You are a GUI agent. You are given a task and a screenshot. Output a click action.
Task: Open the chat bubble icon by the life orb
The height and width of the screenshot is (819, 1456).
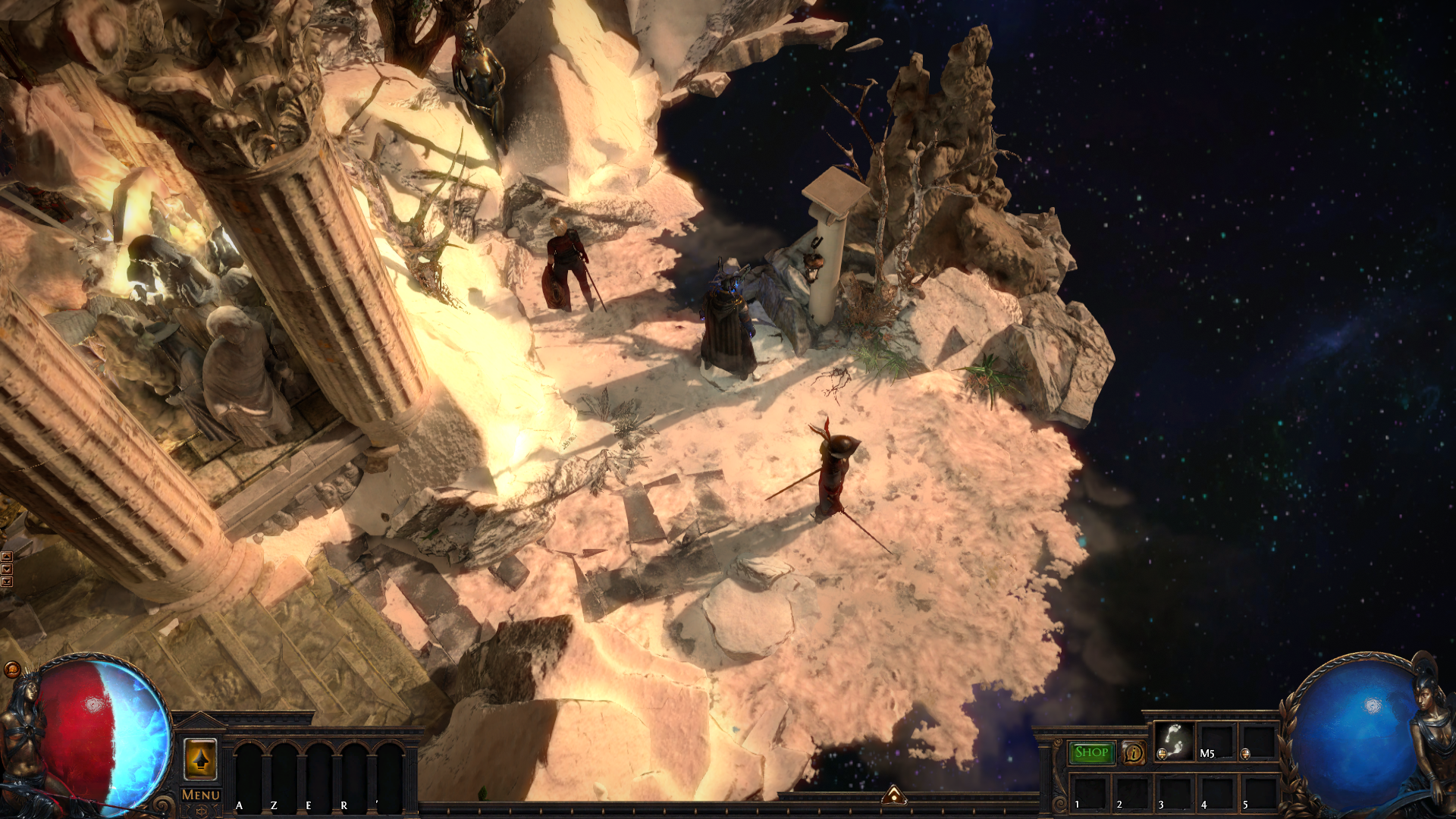(x=11, y=669)
